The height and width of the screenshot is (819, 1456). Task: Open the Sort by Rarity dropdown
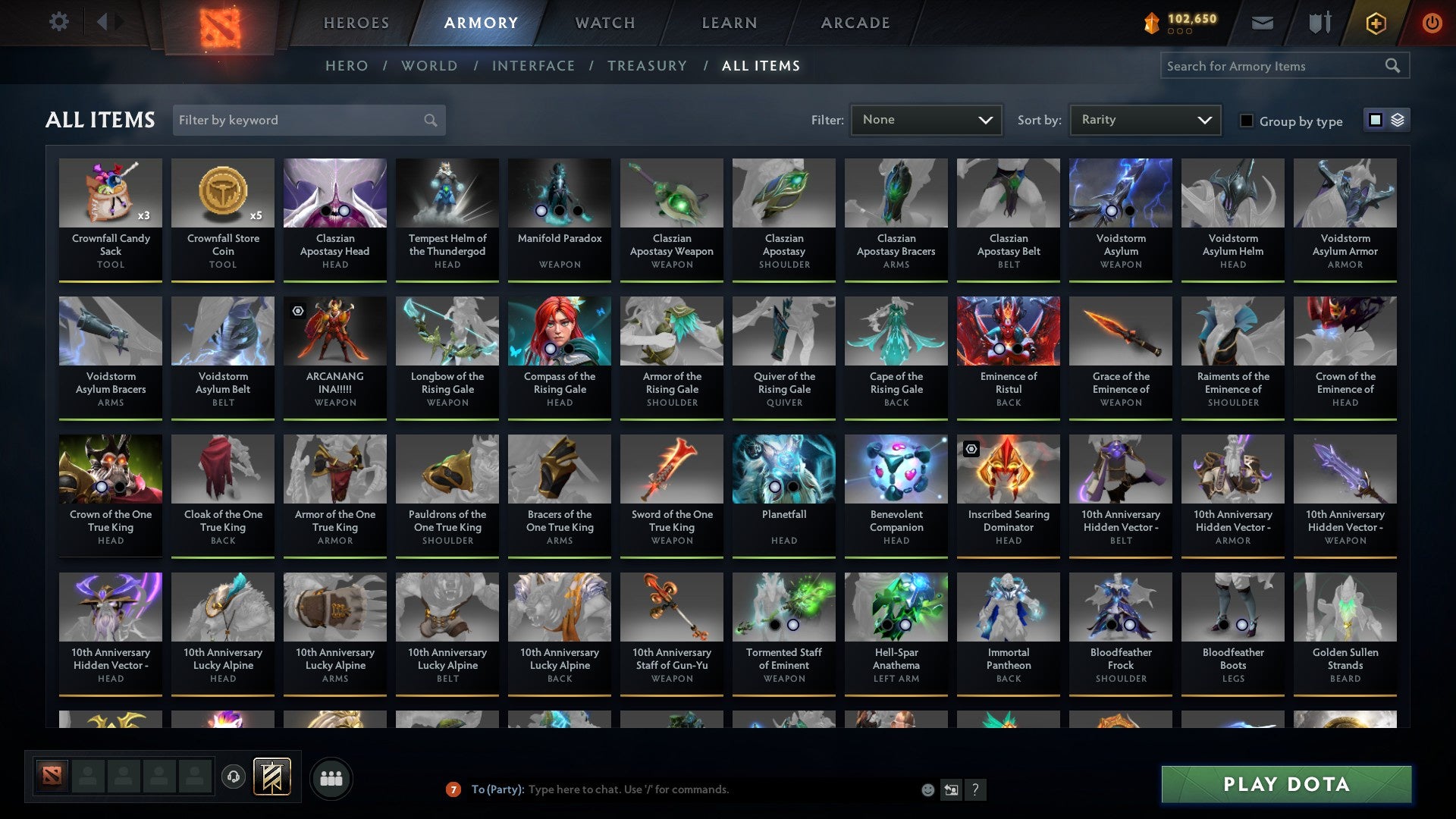coord(1144,120)
